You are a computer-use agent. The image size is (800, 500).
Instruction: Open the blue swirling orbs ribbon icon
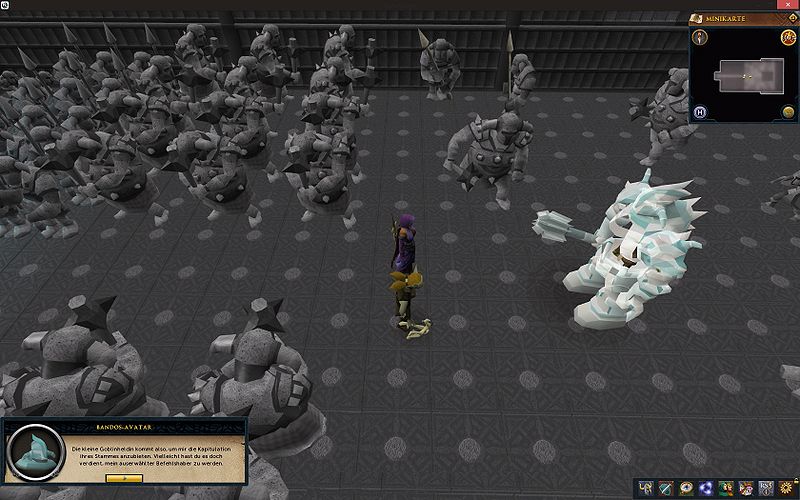click(706, 488)
